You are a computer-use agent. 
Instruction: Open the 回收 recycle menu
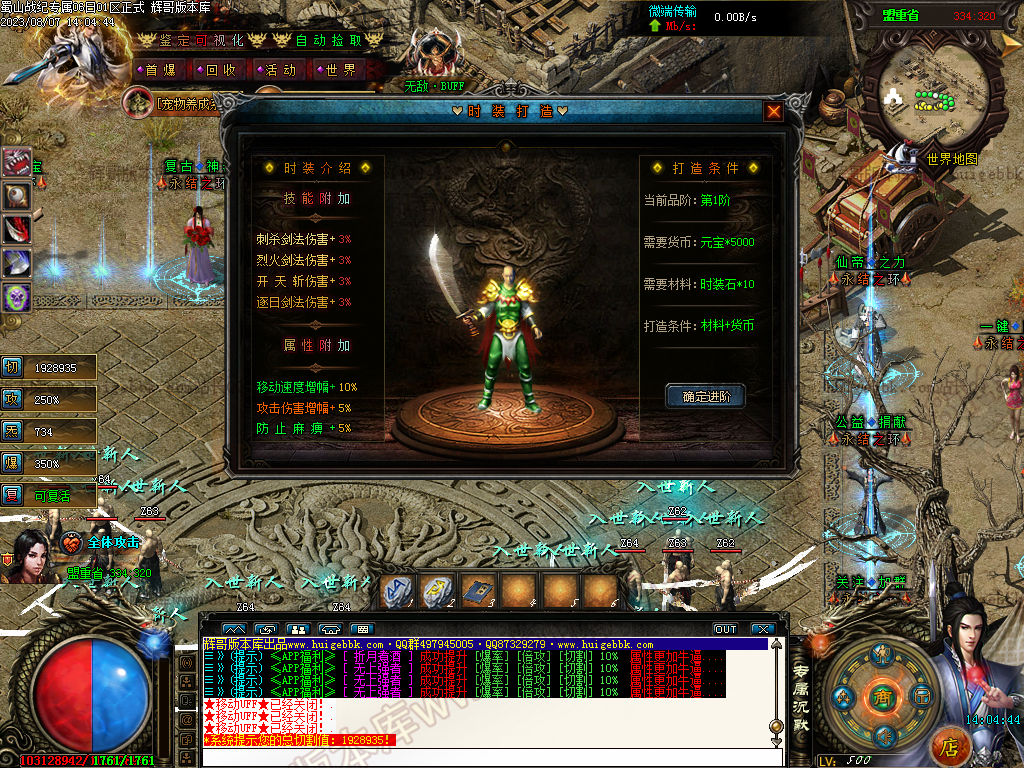point(220,70)
